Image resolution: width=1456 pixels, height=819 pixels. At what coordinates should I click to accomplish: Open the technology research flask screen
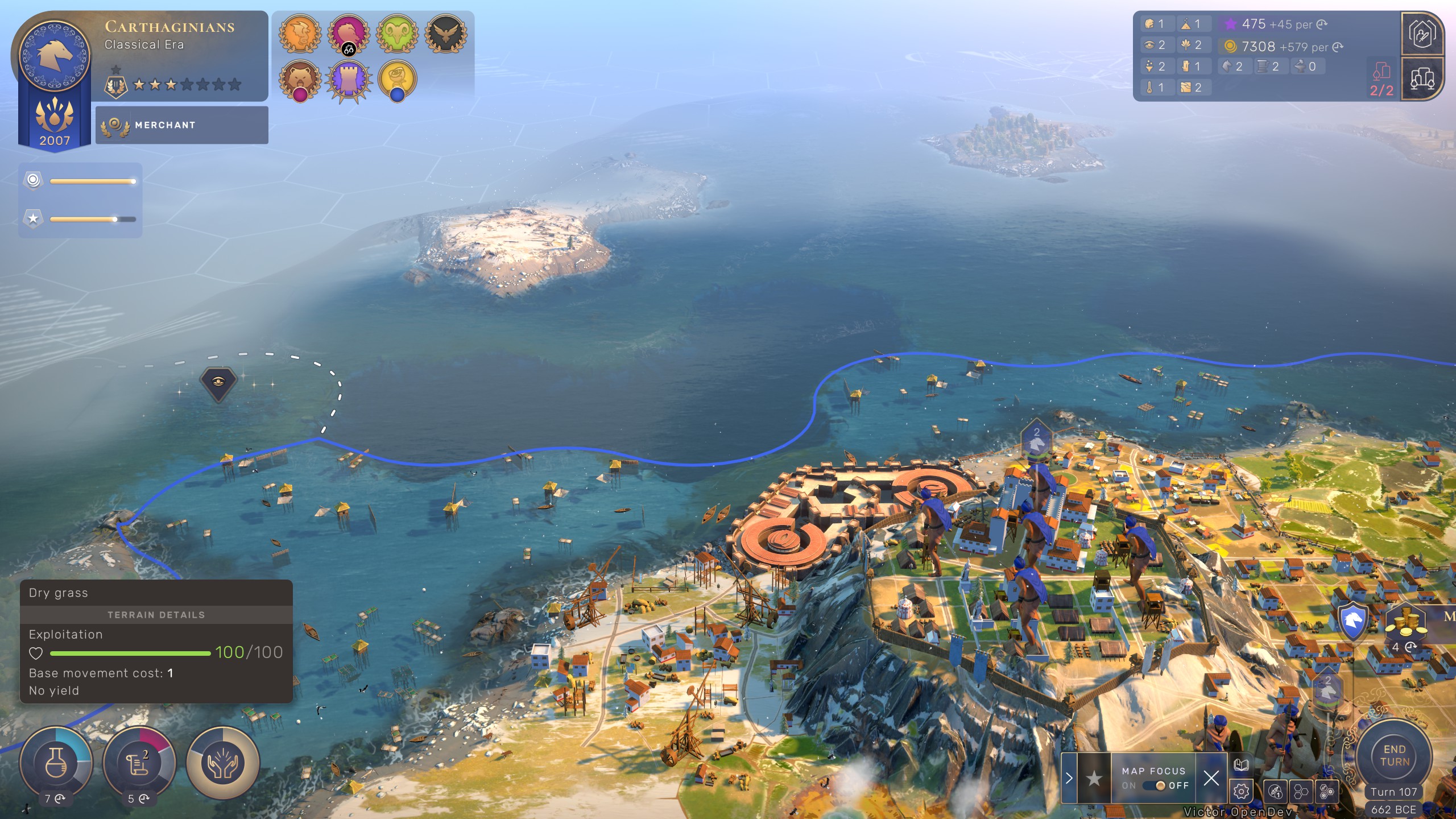point(56,762)
